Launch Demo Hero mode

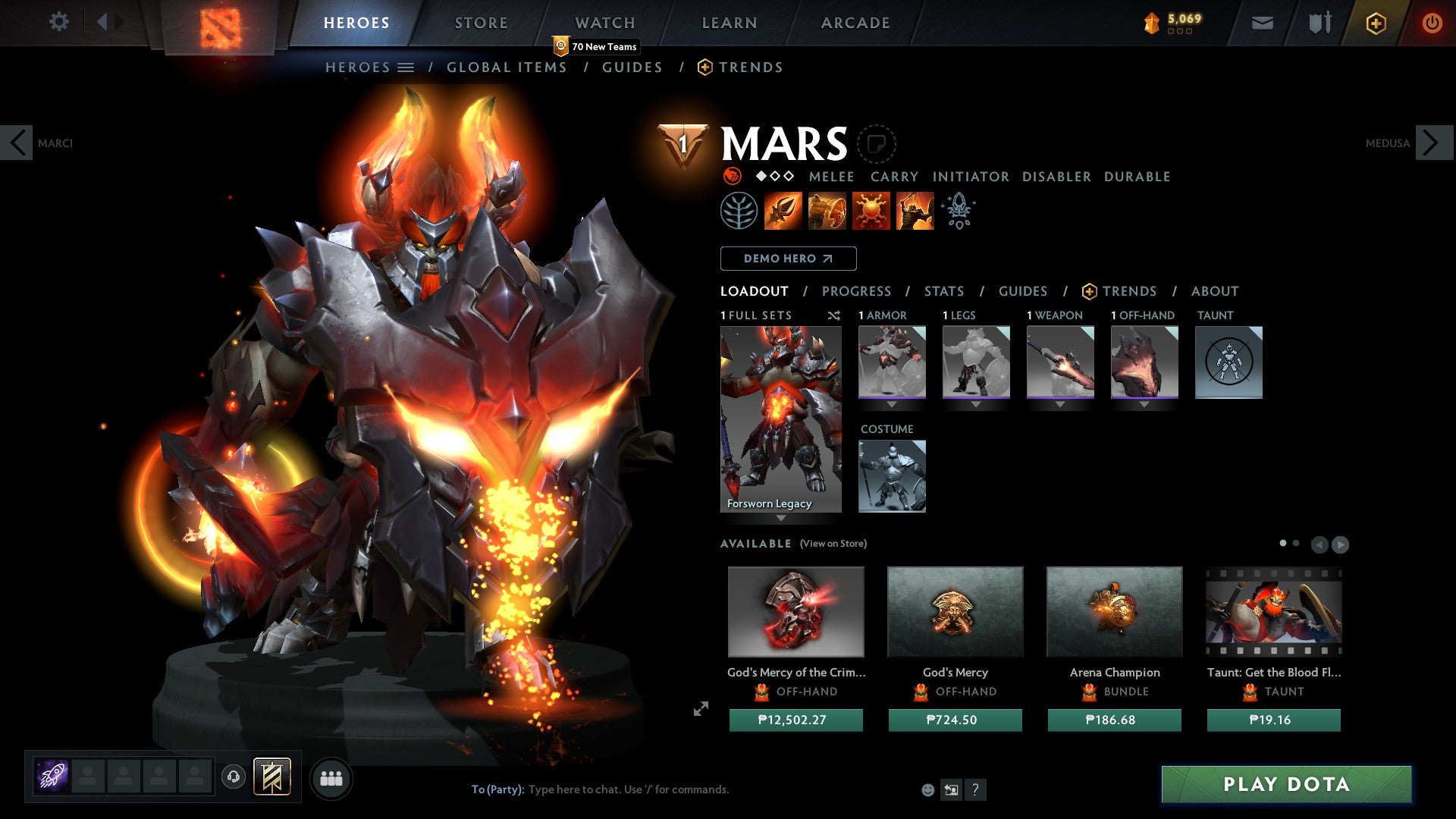pos(788,259)
